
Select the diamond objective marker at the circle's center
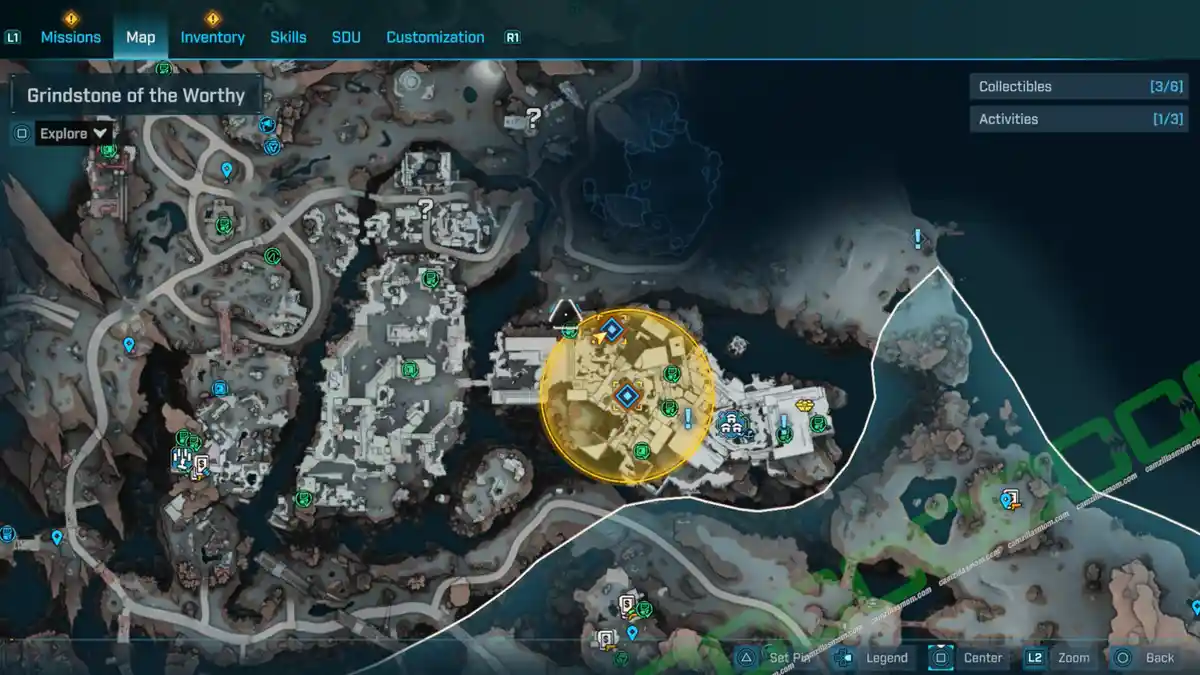click(627, 397)
